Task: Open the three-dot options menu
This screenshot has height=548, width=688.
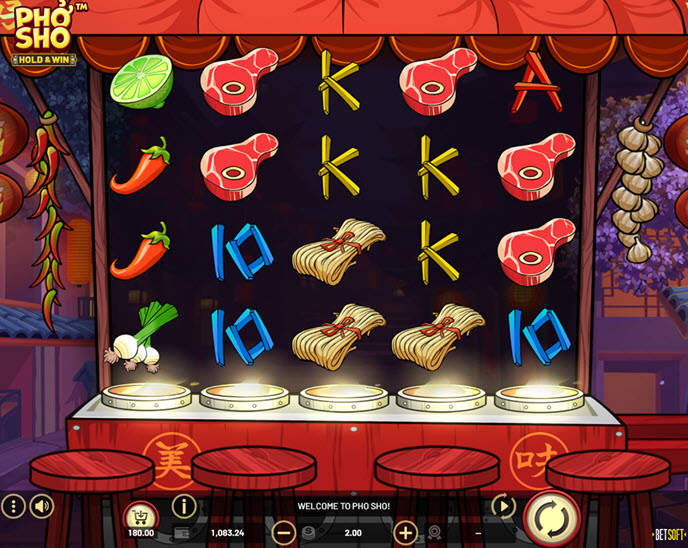Action: click(13, 505)
